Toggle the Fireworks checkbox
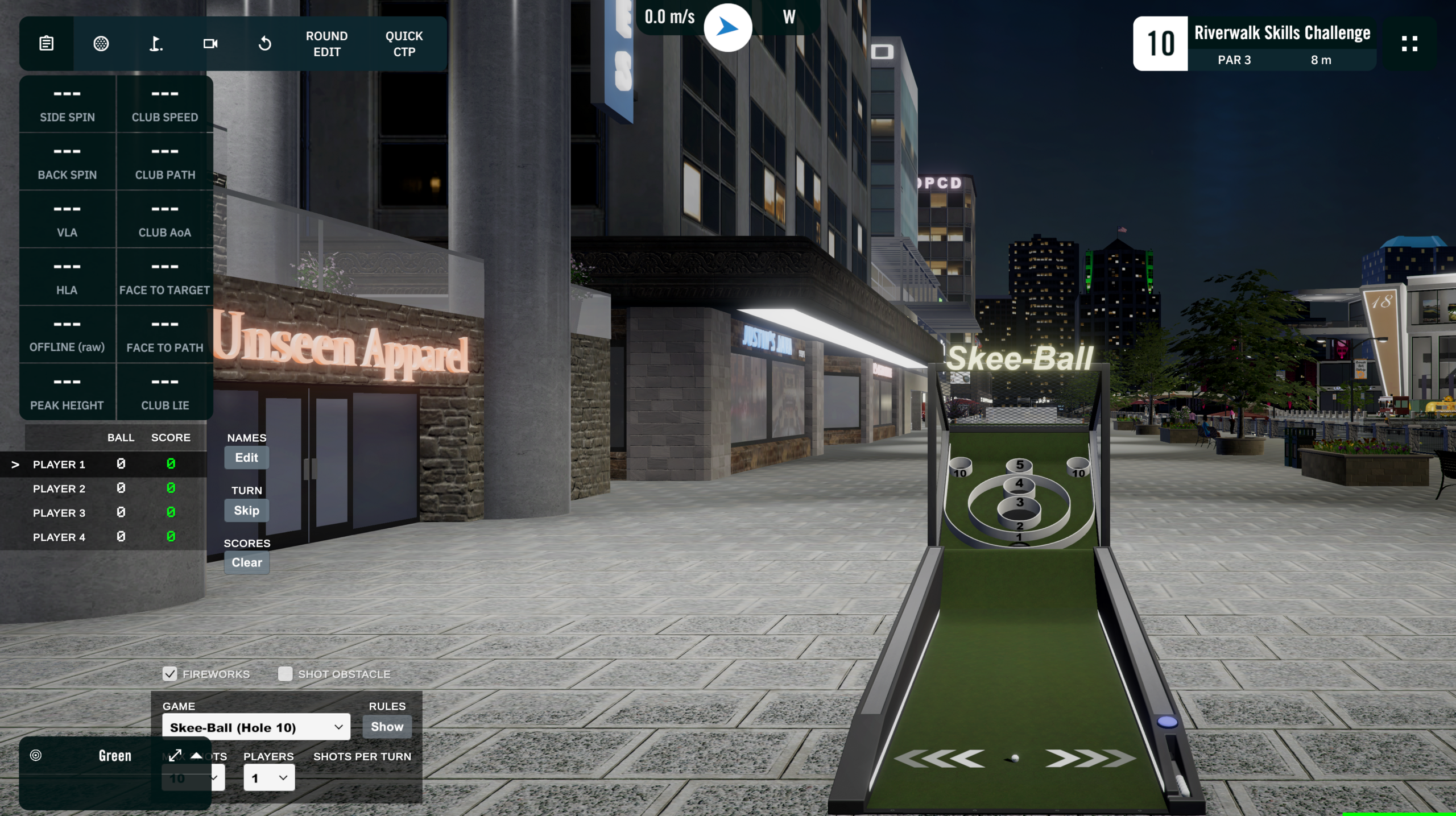1456x816 pixels. point(170,674)
